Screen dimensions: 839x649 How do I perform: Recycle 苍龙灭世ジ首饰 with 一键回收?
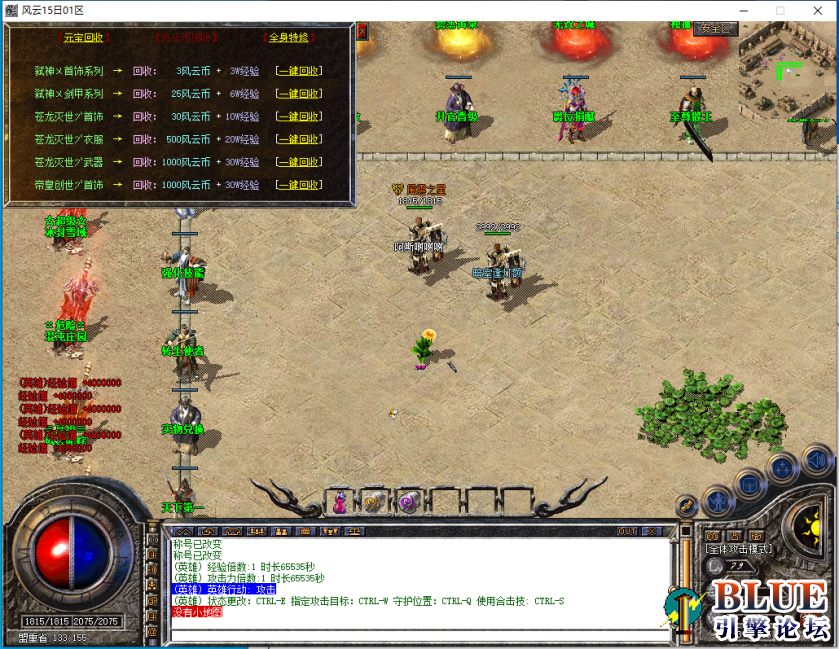click(299, 117)
